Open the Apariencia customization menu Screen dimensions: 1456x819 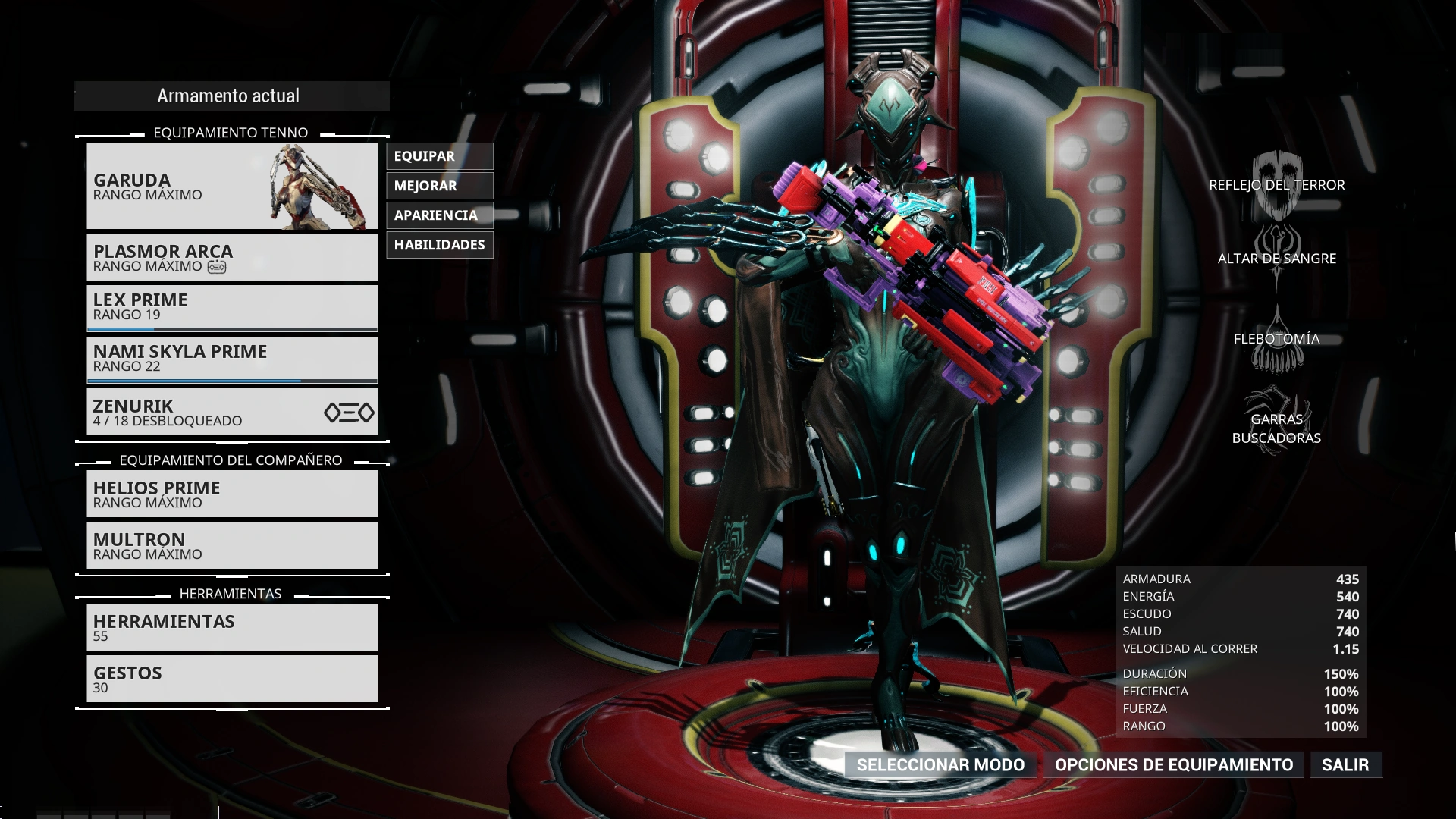pyautogui.click(x=440, y=215)
